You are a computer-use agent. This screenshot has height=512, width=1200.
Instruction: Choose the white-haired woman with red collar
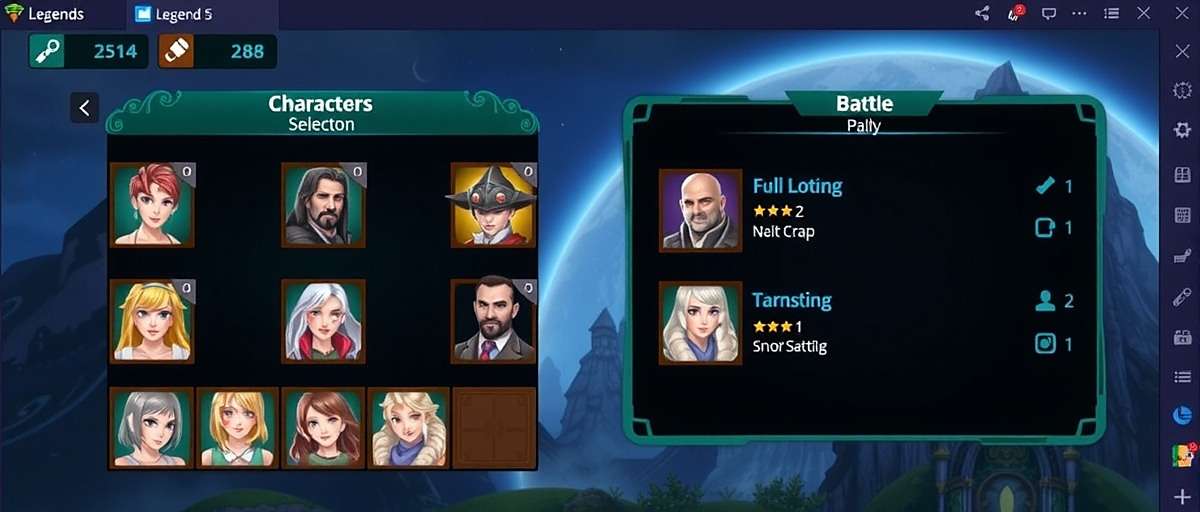click(x=323, y=321)
